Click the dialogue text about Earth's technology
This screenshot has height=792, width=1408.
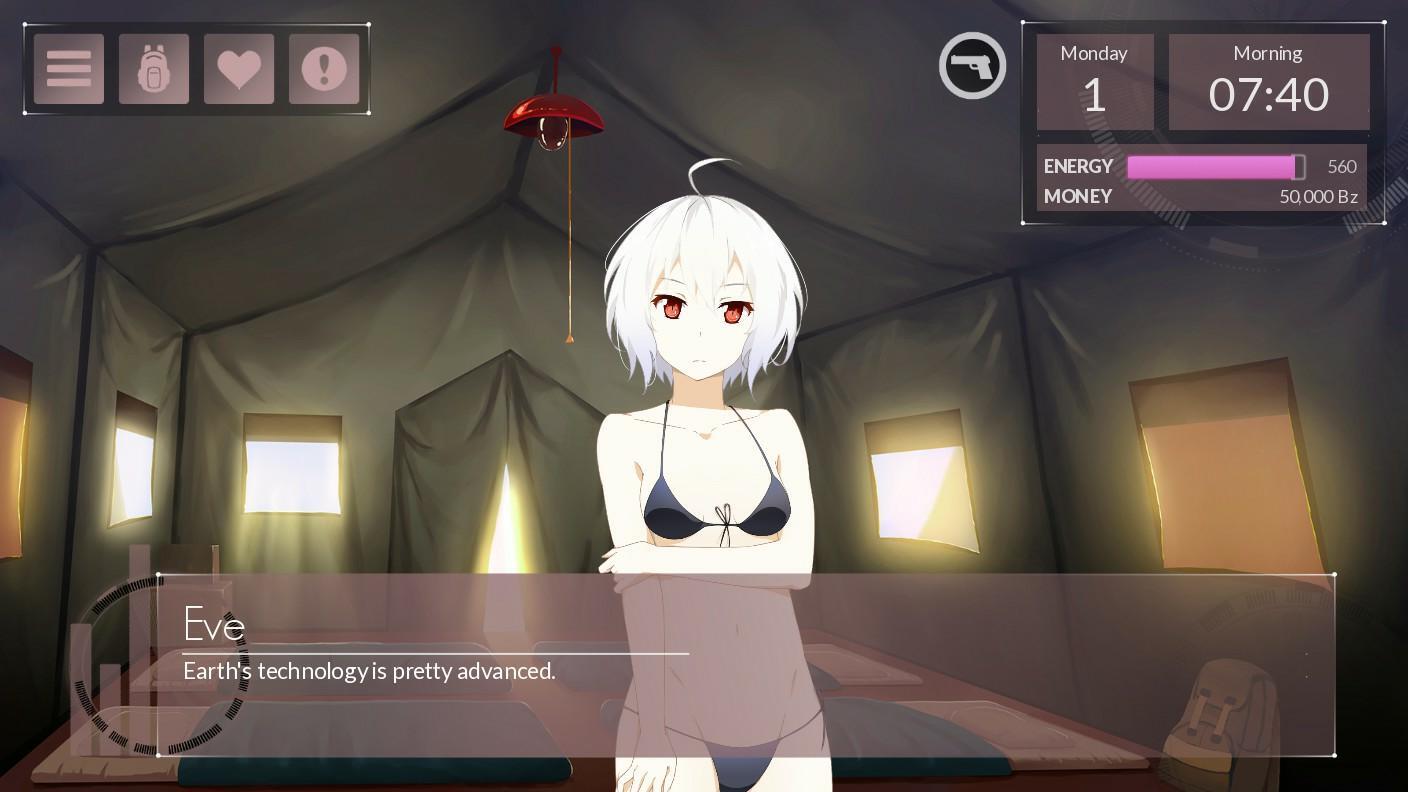(x=369, y=671)
